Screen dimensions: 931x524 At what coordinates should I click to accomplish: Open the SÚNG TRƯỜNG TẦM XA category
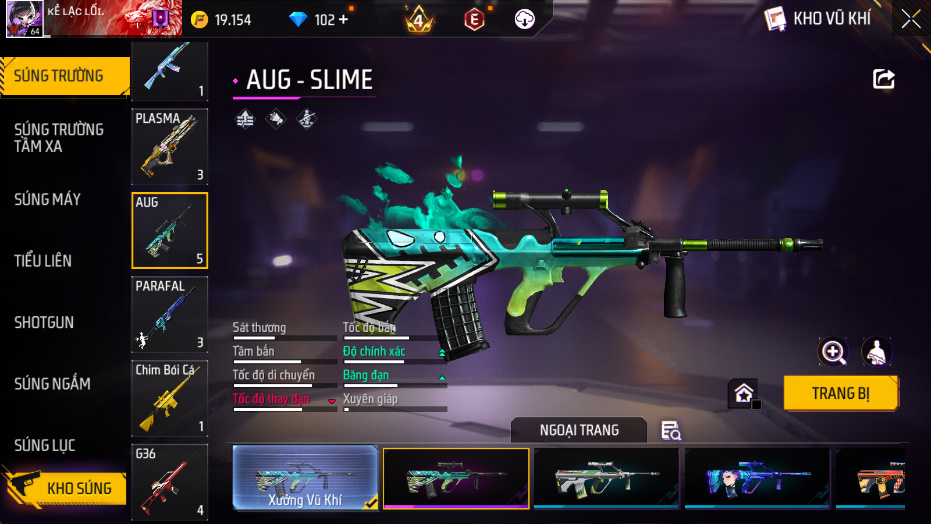59,138
